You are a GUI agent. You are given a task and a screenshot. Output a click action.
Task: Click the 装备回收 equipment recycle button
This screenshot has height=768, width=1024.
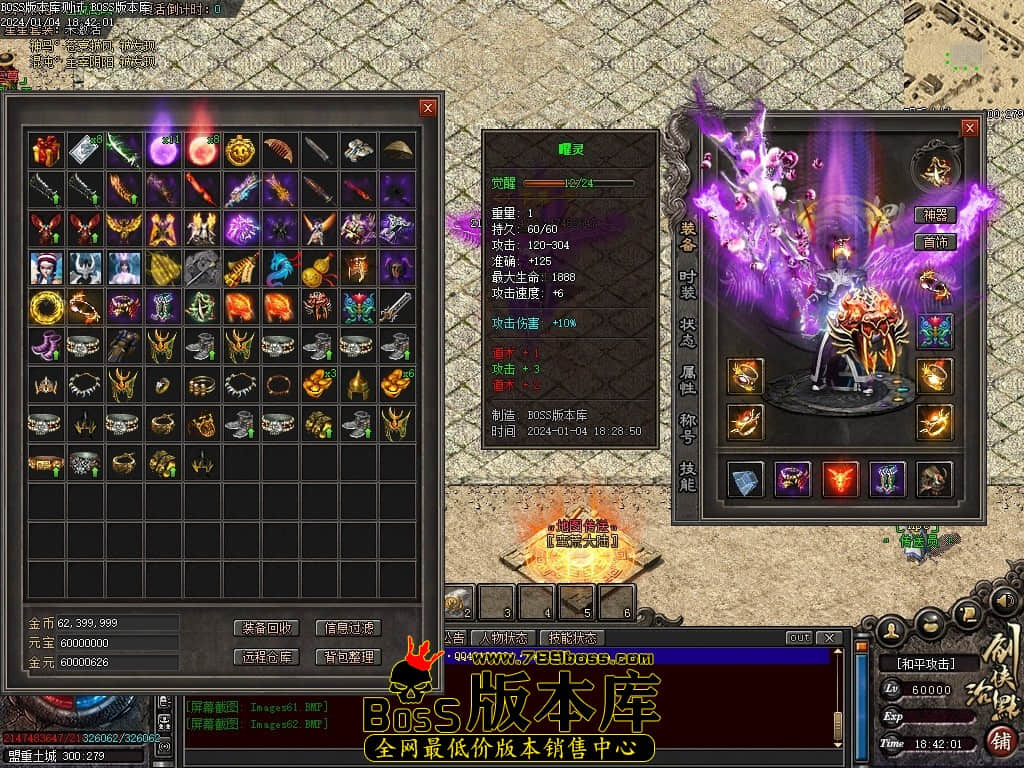[x=266, y=628]
